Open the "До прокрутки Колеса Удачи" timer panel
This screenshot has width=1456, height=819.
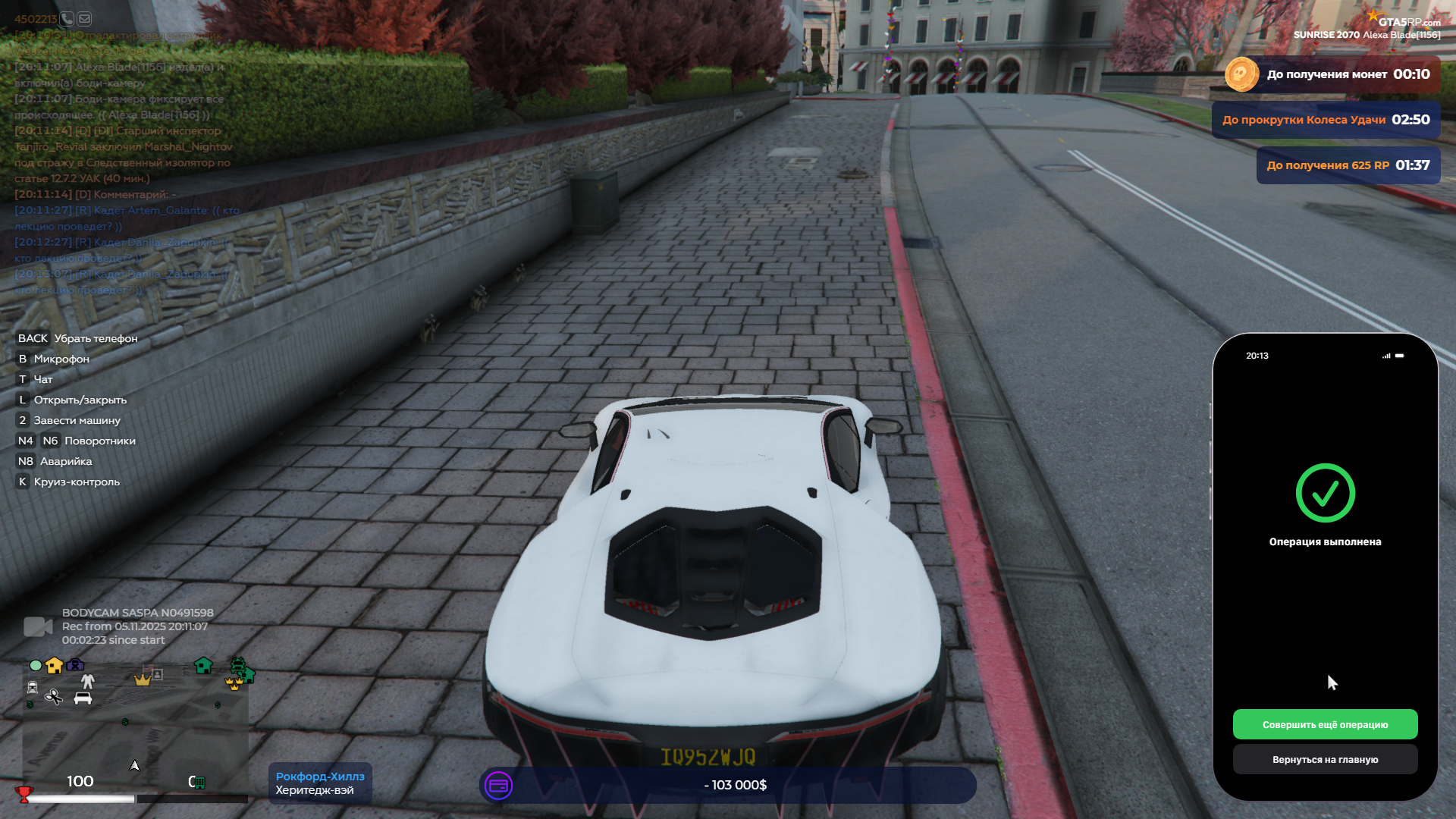[x=1326, y=120]
